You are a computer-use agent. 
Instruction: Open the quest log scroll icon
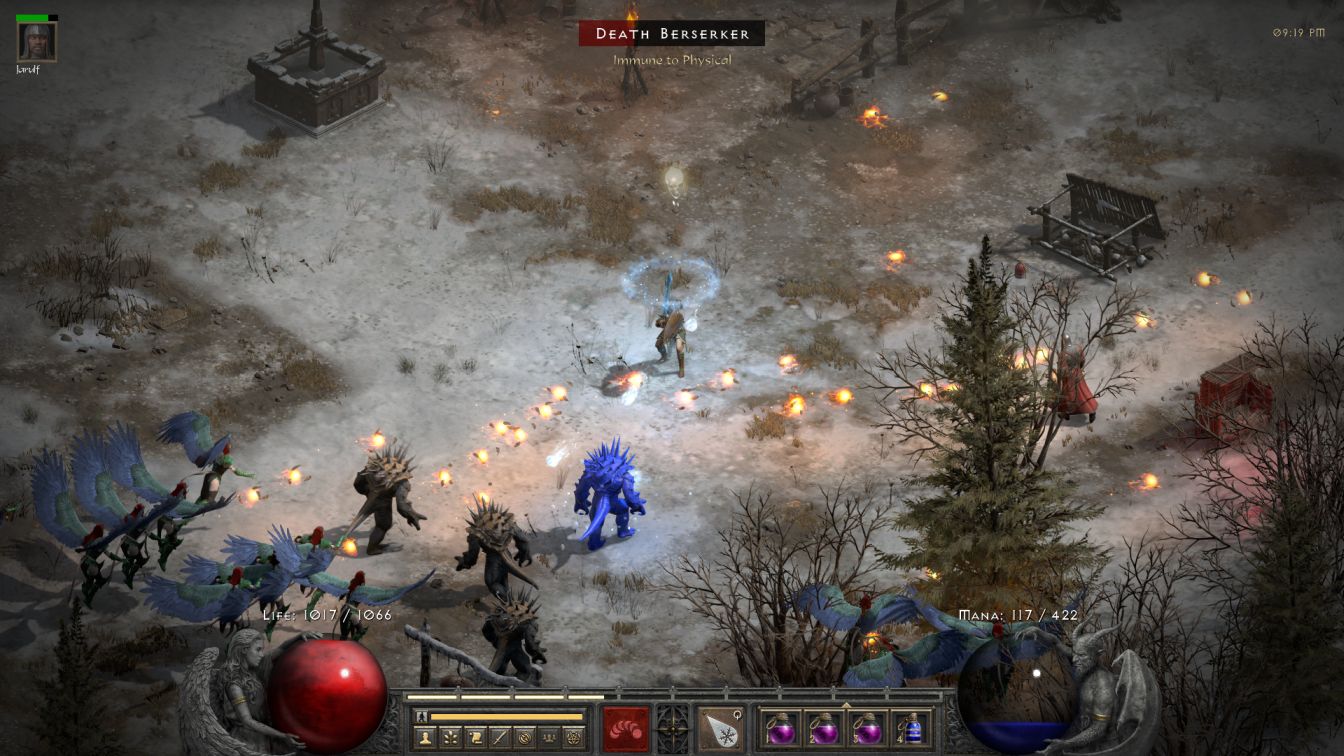click(x=478, y=738)
